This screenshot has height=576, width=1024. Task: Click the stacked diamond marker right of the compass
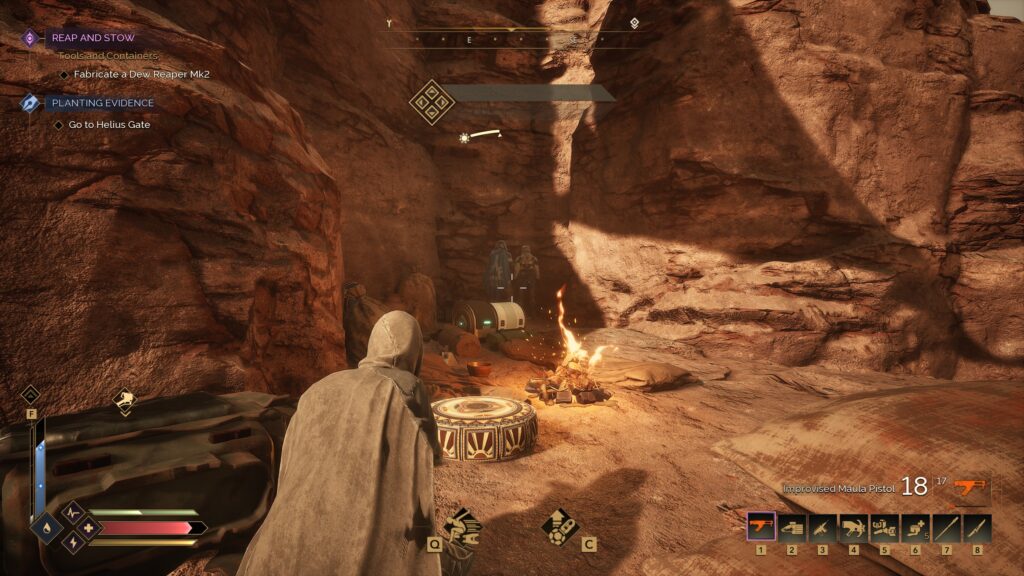634,23
